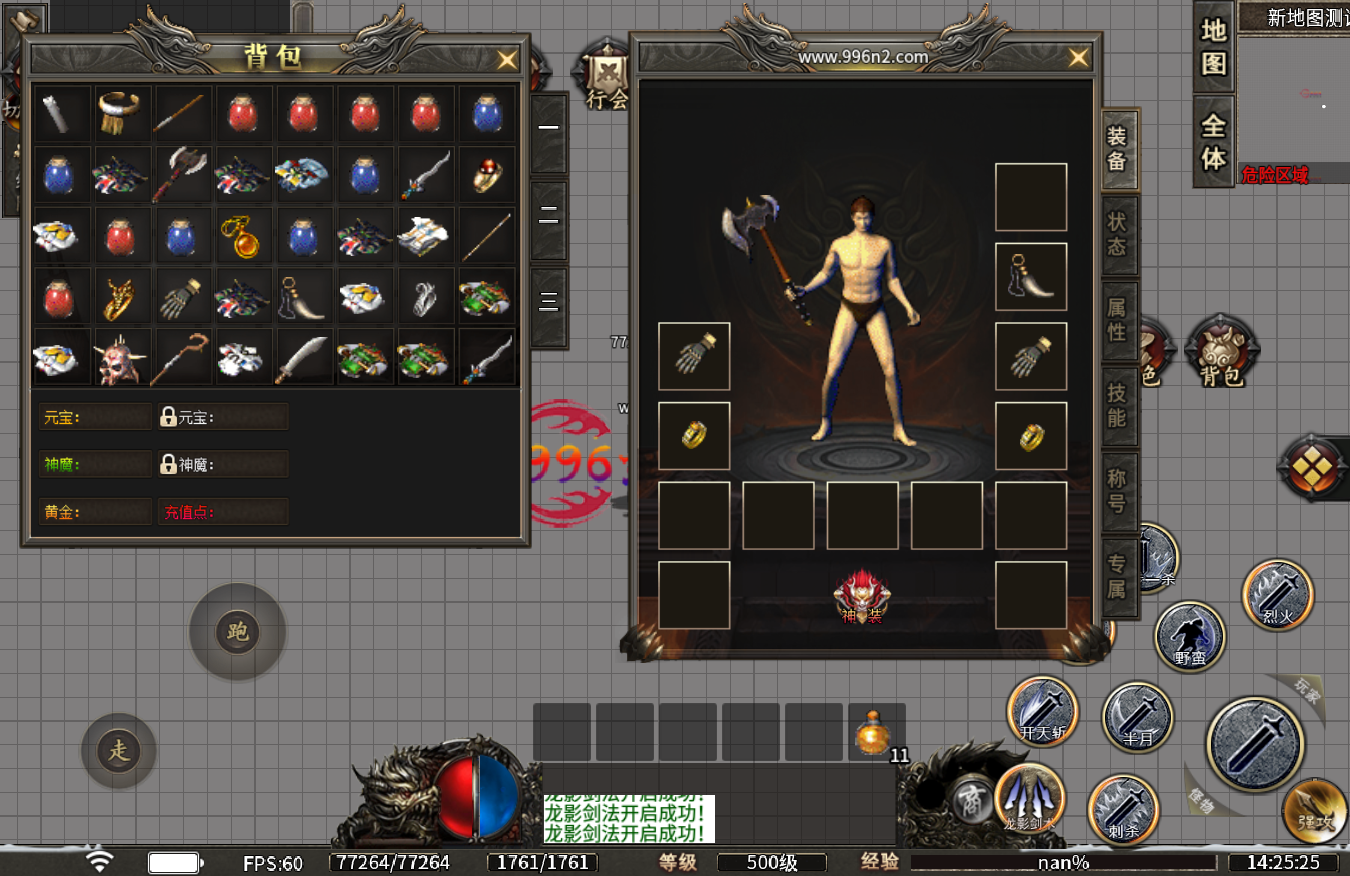This screenshot has width=1350, height=876.
Task: Select the golden necklace in the backpack
Action: click(243, 236)
